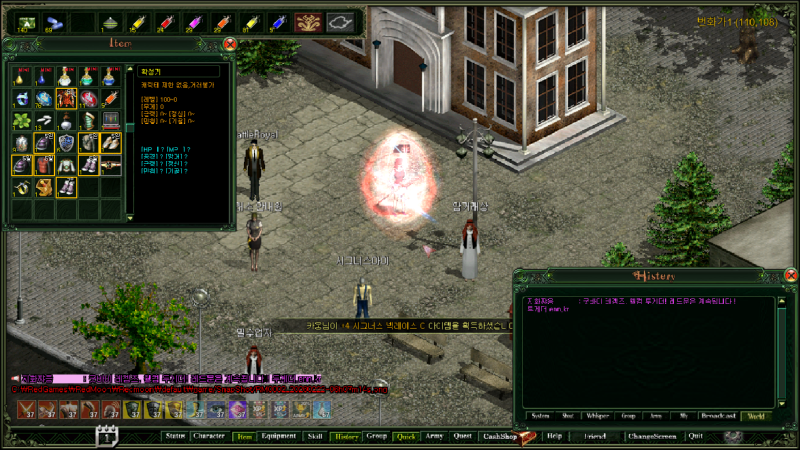
Task: Open the CashShop
Action: (x=498, y=436)
